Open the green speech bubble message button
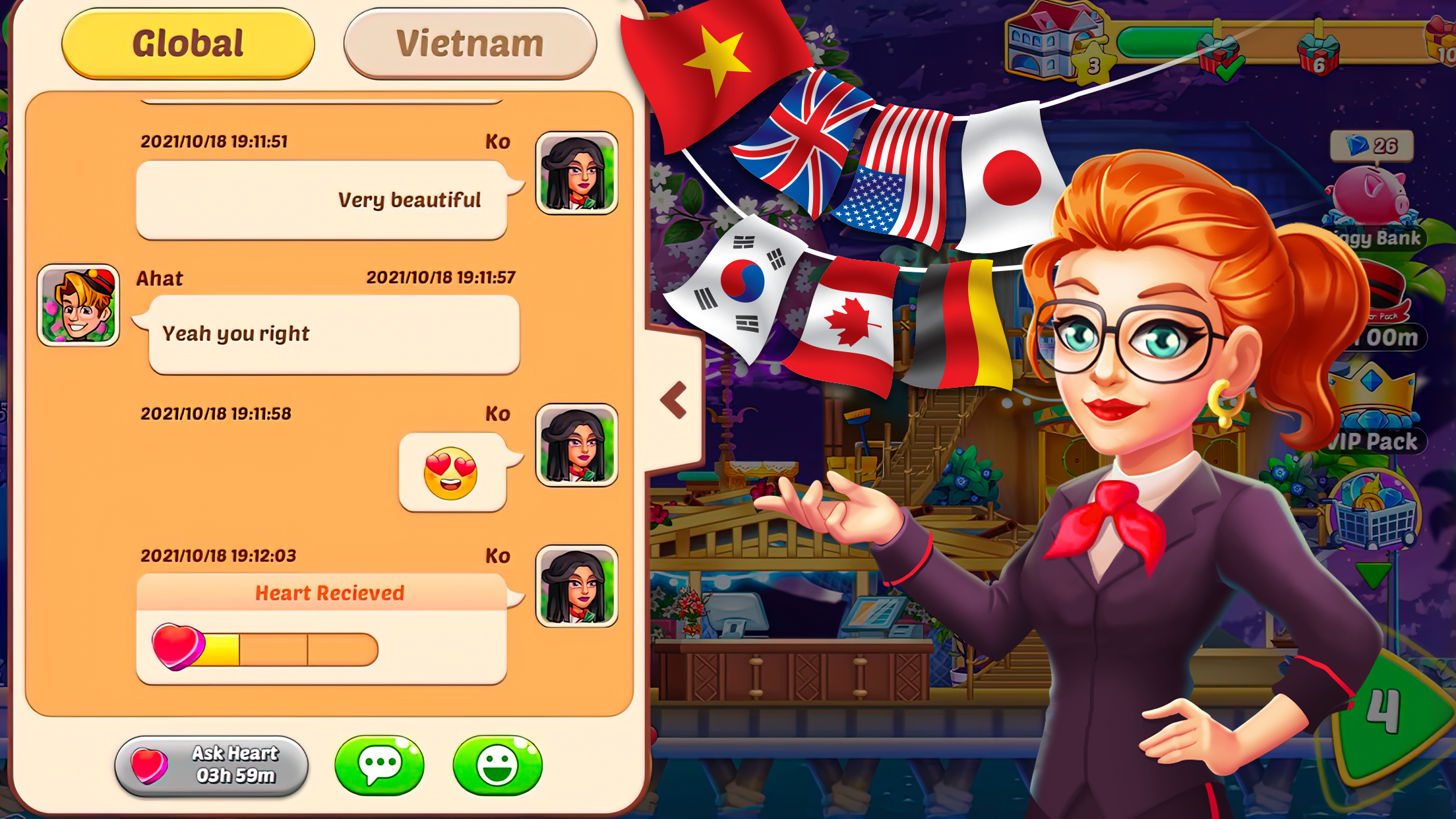This screenshot has width=1456, height=819. tap(379, 765)
